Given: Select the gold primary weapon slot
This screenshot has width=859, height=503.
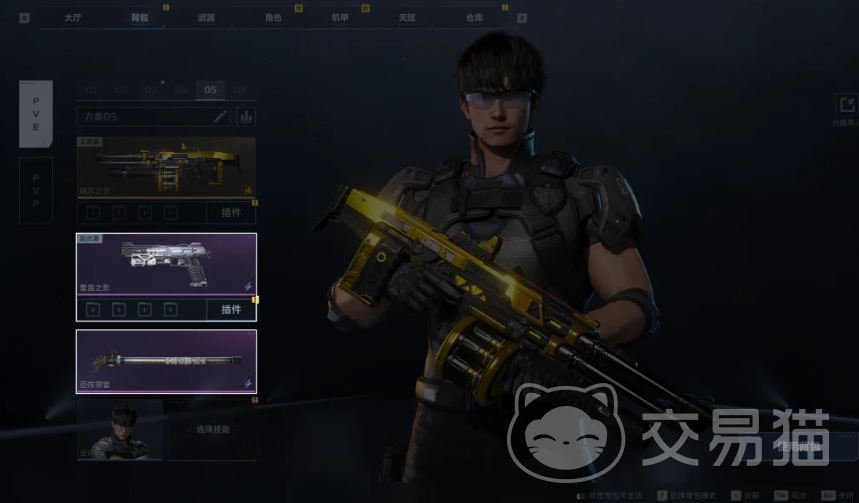Looking at the screenshot, I should coord(166,167).
